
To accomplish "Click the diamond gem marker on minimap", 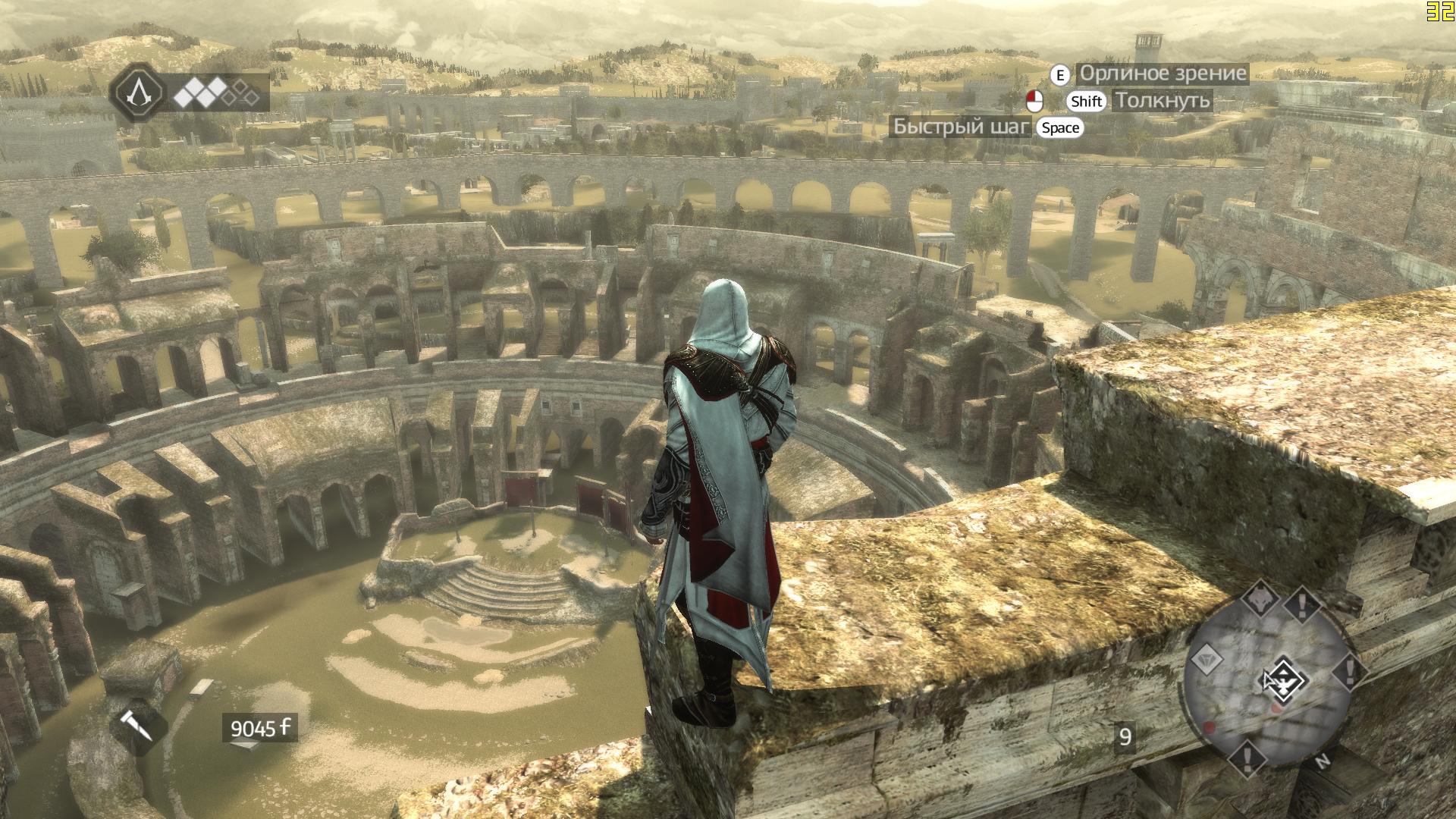I will point(1203,660).
